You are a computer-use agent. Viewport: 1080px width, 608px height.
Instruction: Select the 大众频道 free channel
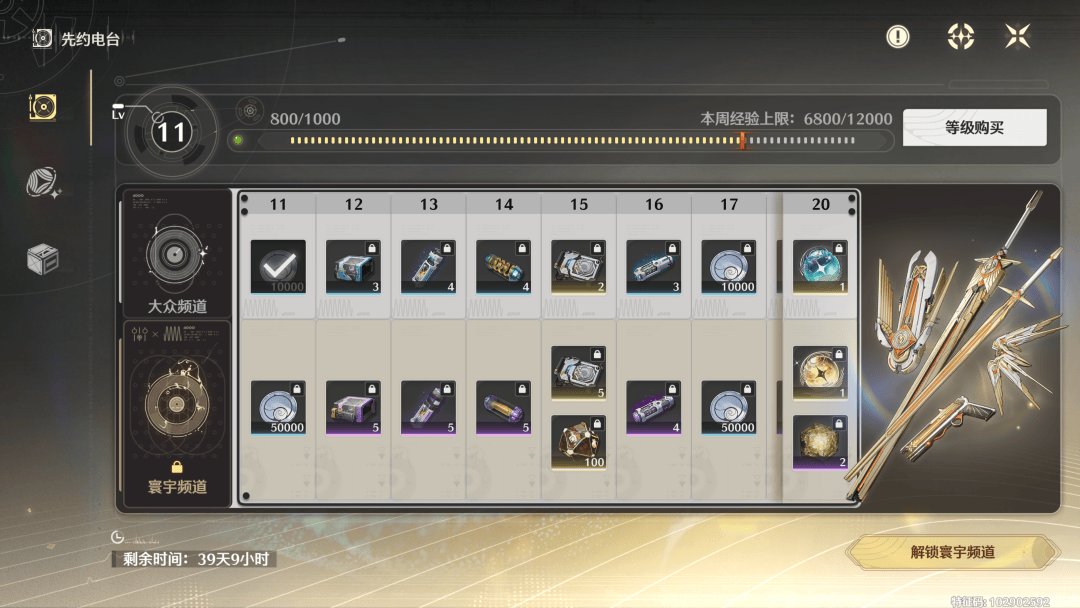(176, 254)
